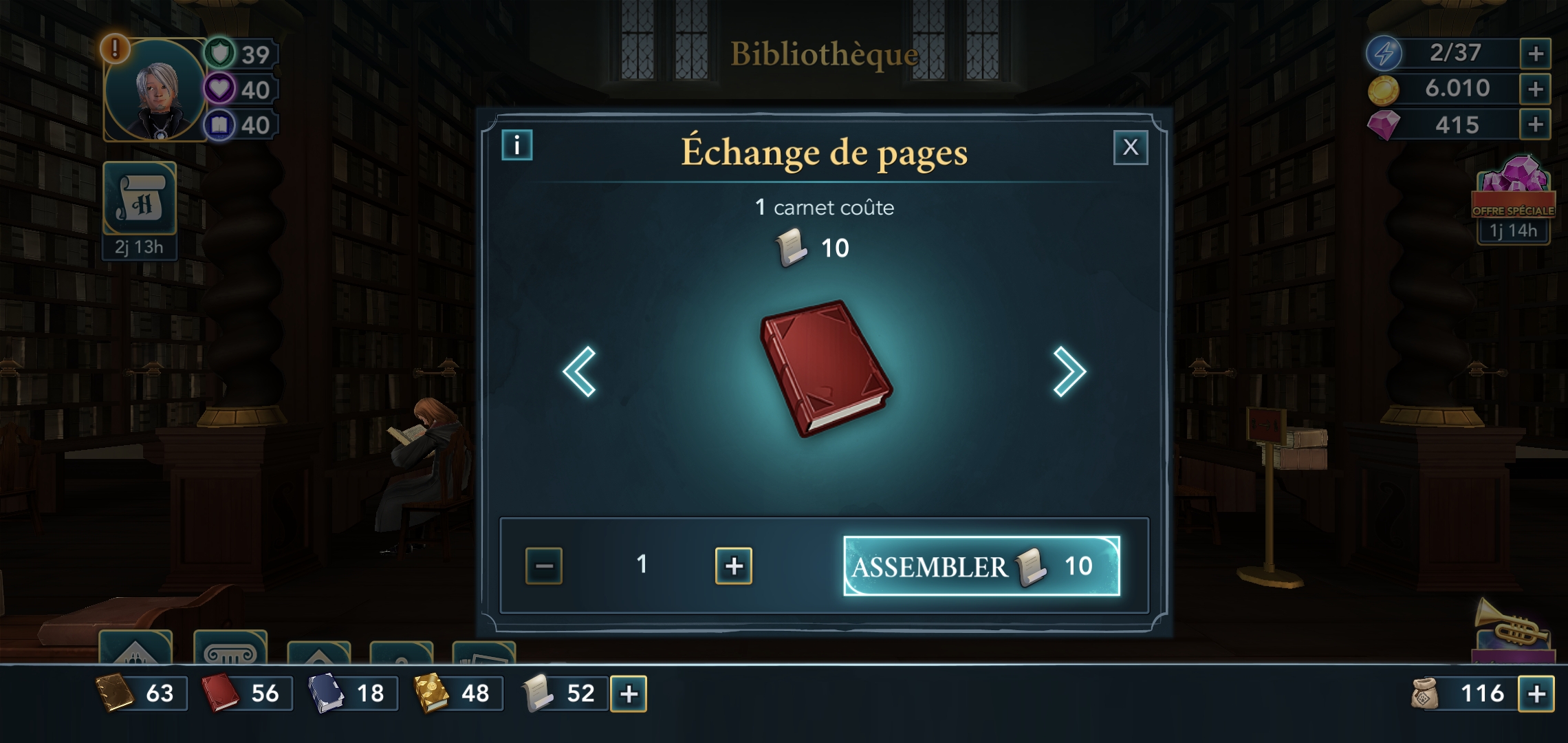The width and height of the screenshot is (1568, 743).
Task: Decrease notebook quantity with the minus stepper
Action: point(544,566)
